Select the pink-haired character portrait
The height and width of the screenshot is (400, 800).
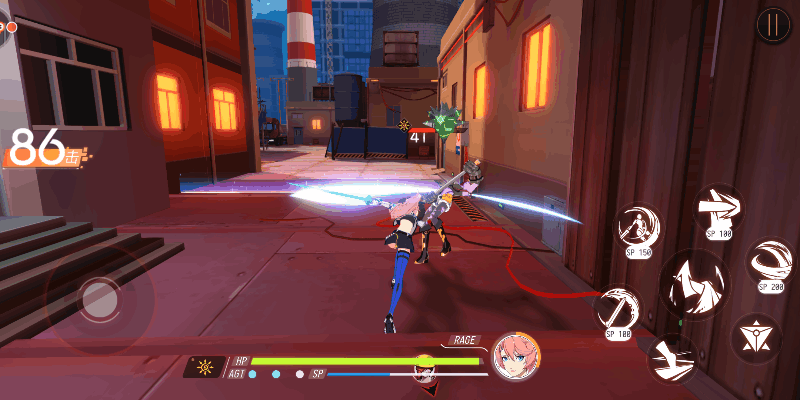click(x=516, y=357)
